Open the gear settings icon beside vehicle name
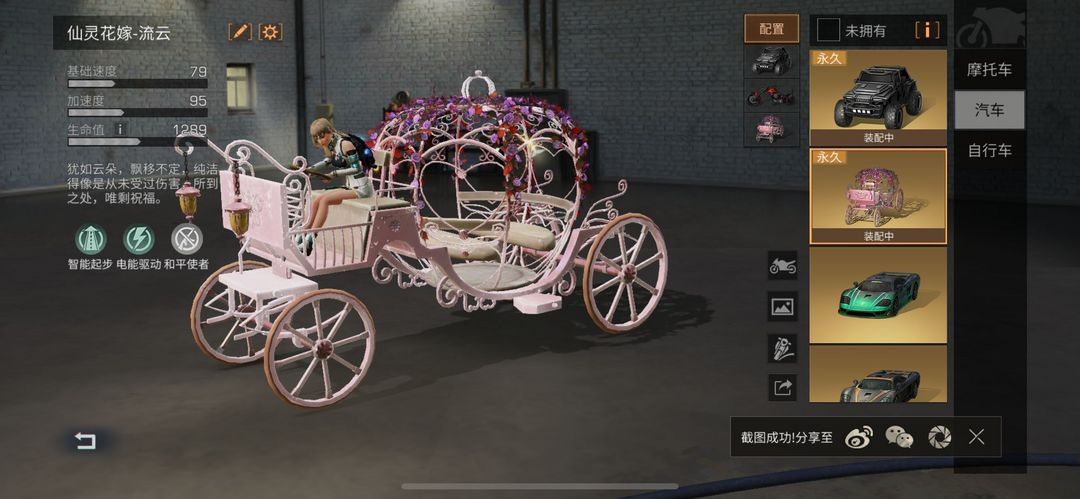Image resolution: width=1080 pixels, height=499 pixels. [270, 32]
